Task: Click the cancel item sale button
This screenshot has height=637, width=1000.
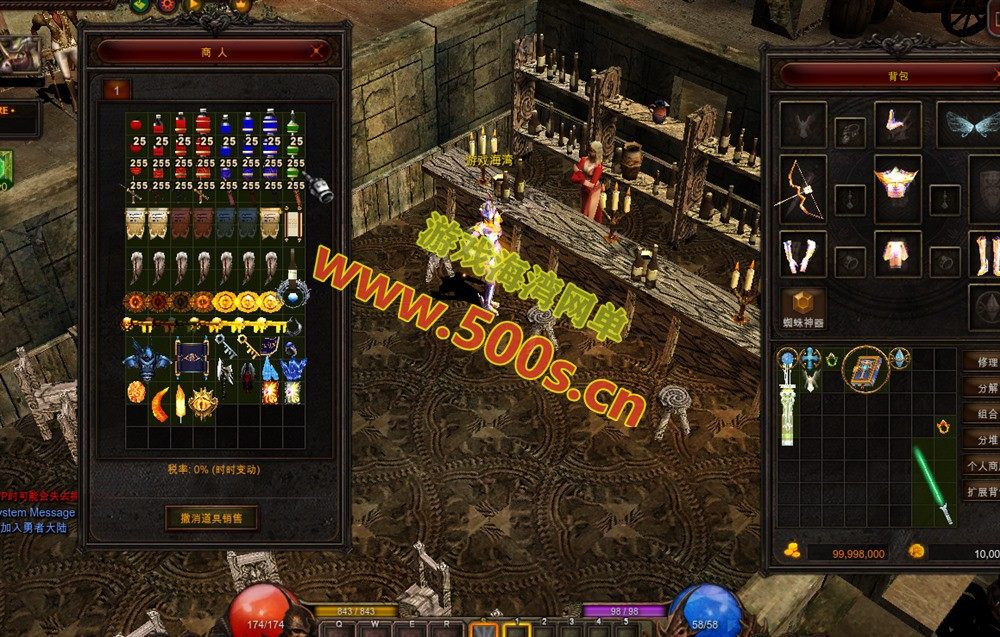Action: tap(211, 517)
